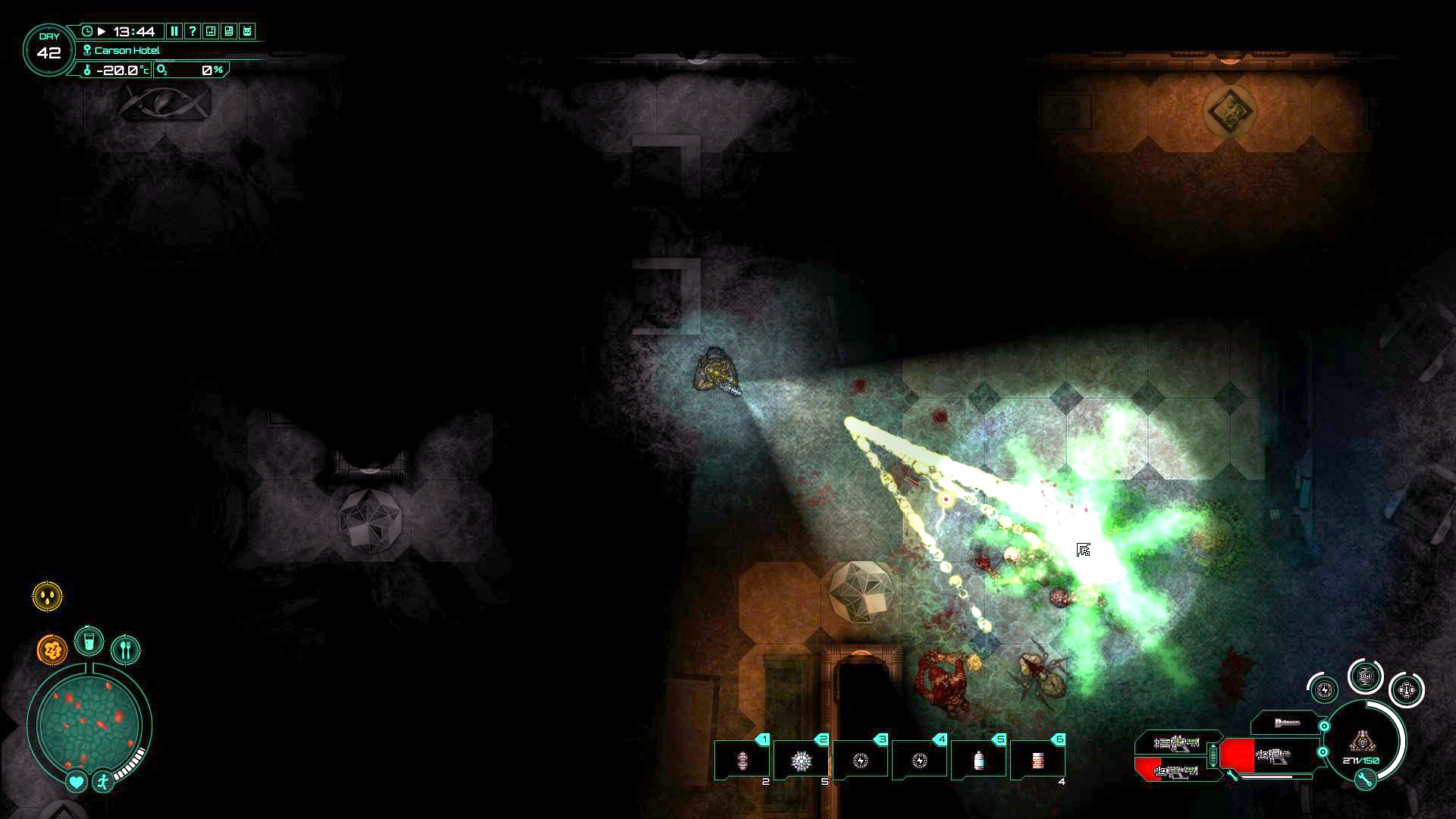This screenshot has height=819, width=1456.
Task: Click the ammo counter reading 271/150
Action: click(x=1361, y=760)
